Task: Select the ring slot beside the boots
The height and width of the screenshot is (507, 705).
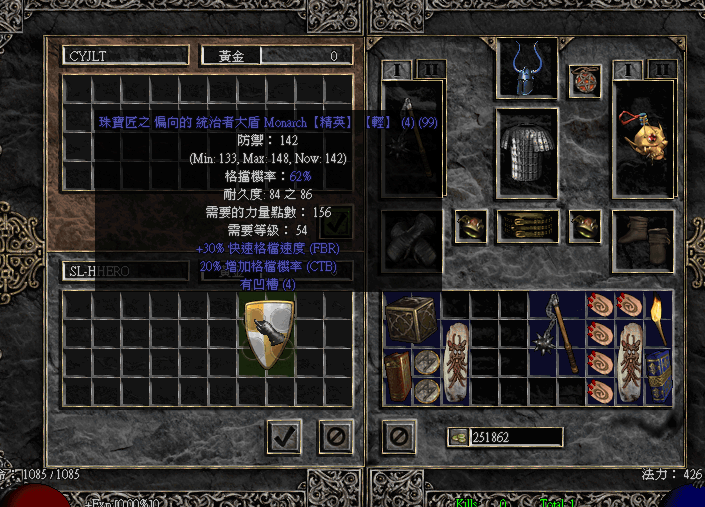Action: [585, 227]
